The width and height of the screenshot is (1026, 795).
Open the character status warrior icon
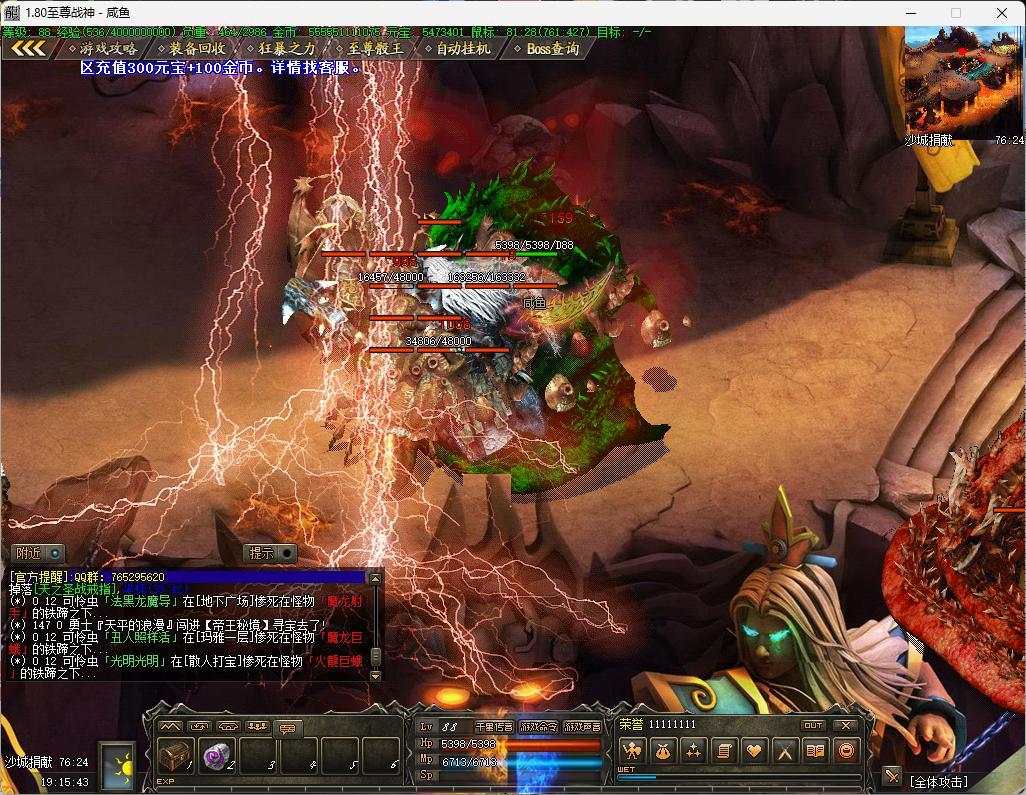click(x=631, y=750)
